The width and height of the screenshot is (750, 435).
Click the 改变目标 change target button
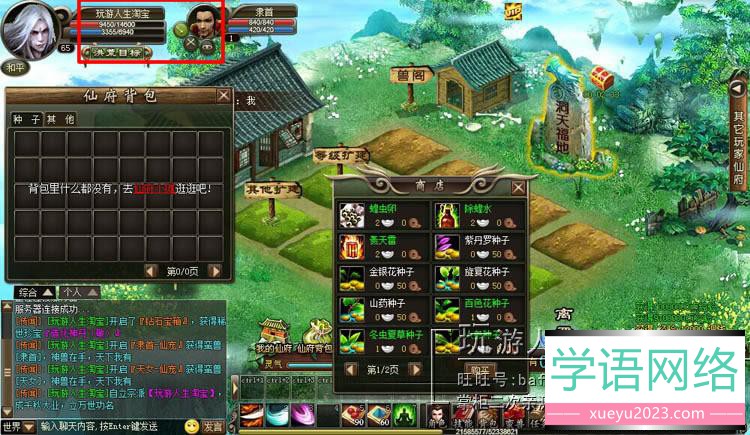click(x=118, y=51)
